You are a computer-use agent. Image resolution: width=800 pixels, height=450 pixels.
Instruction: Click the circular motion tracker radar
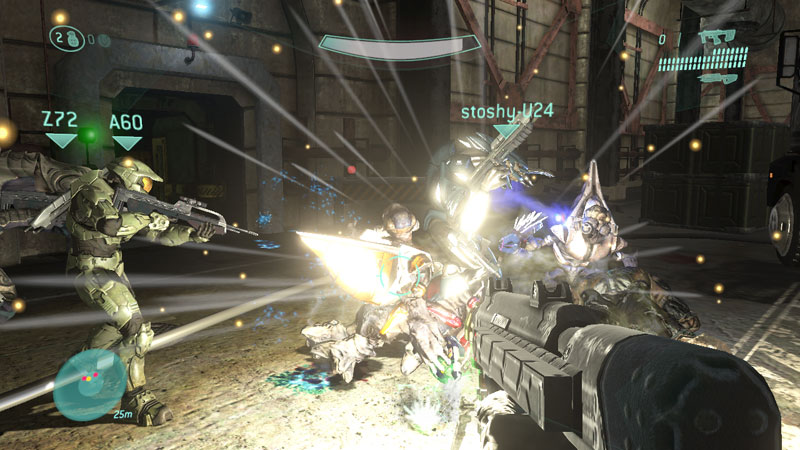point(90,386)
